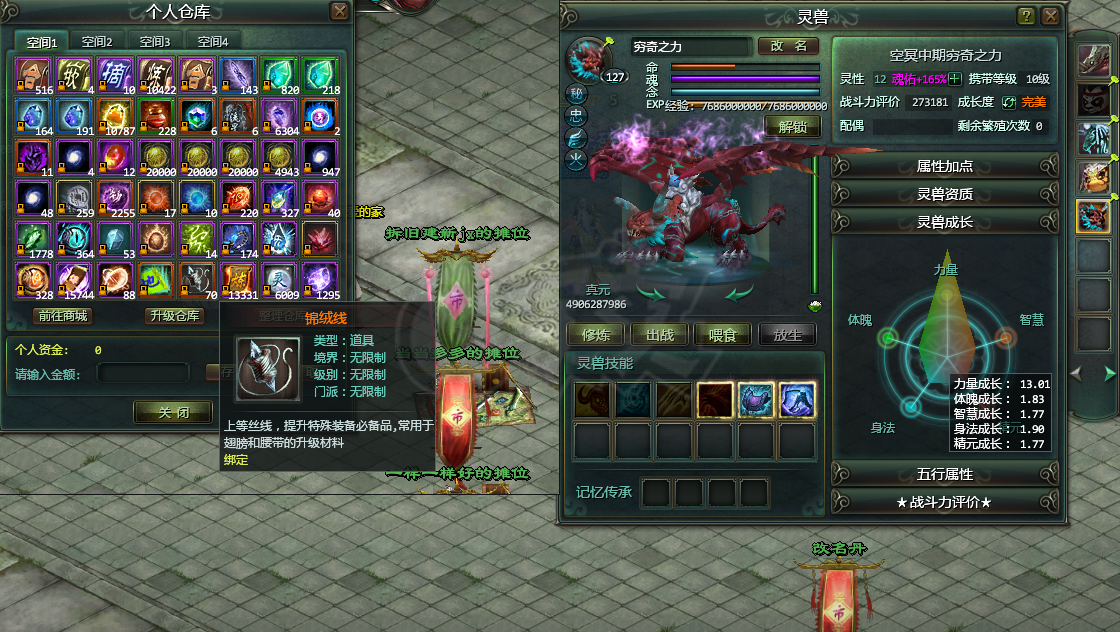Open the 五行属性 section

coord(944,474)
